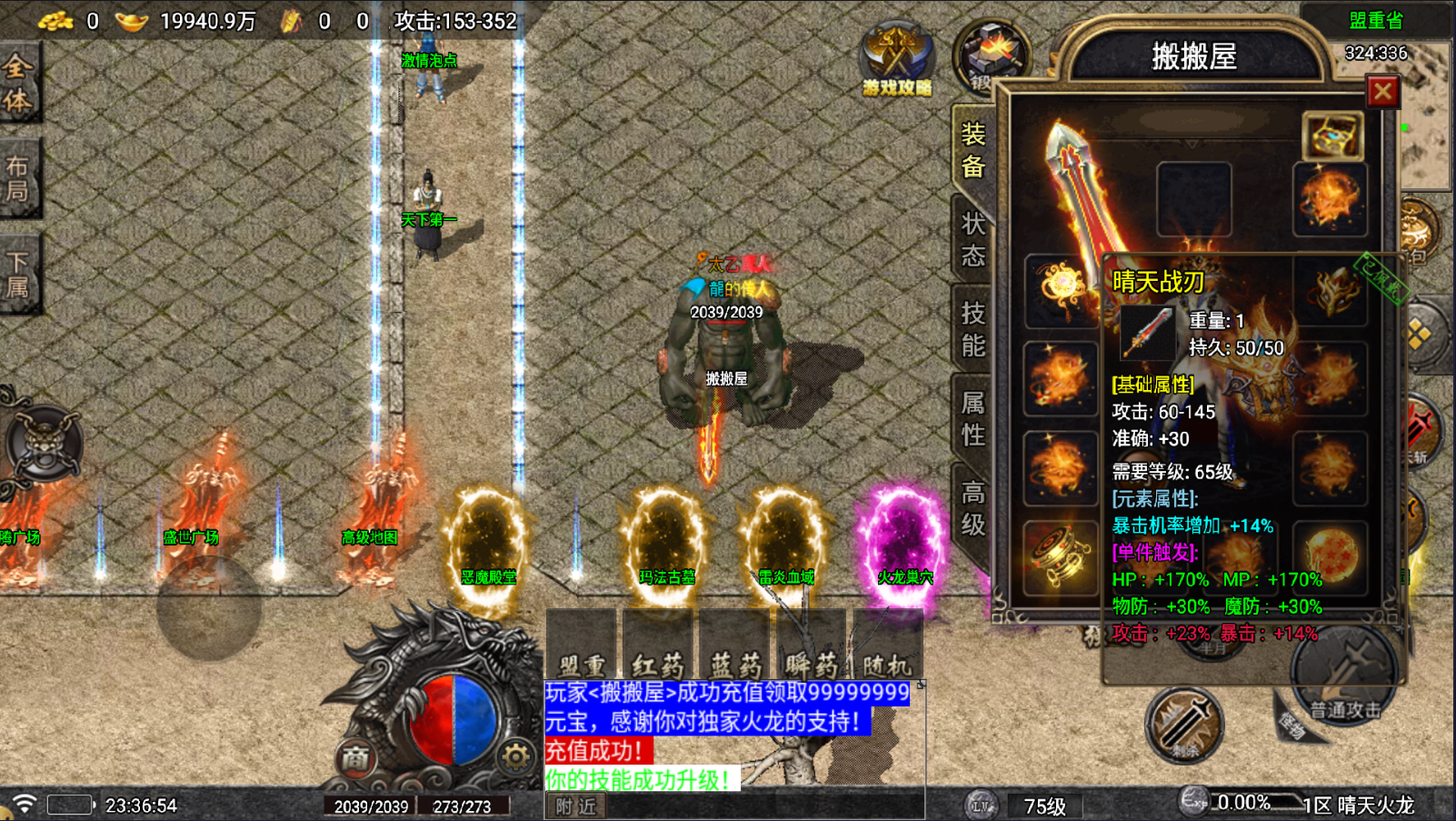Open the 布局 layout button
This screenshot has width=1456, height=821.
tap(18, 178)
